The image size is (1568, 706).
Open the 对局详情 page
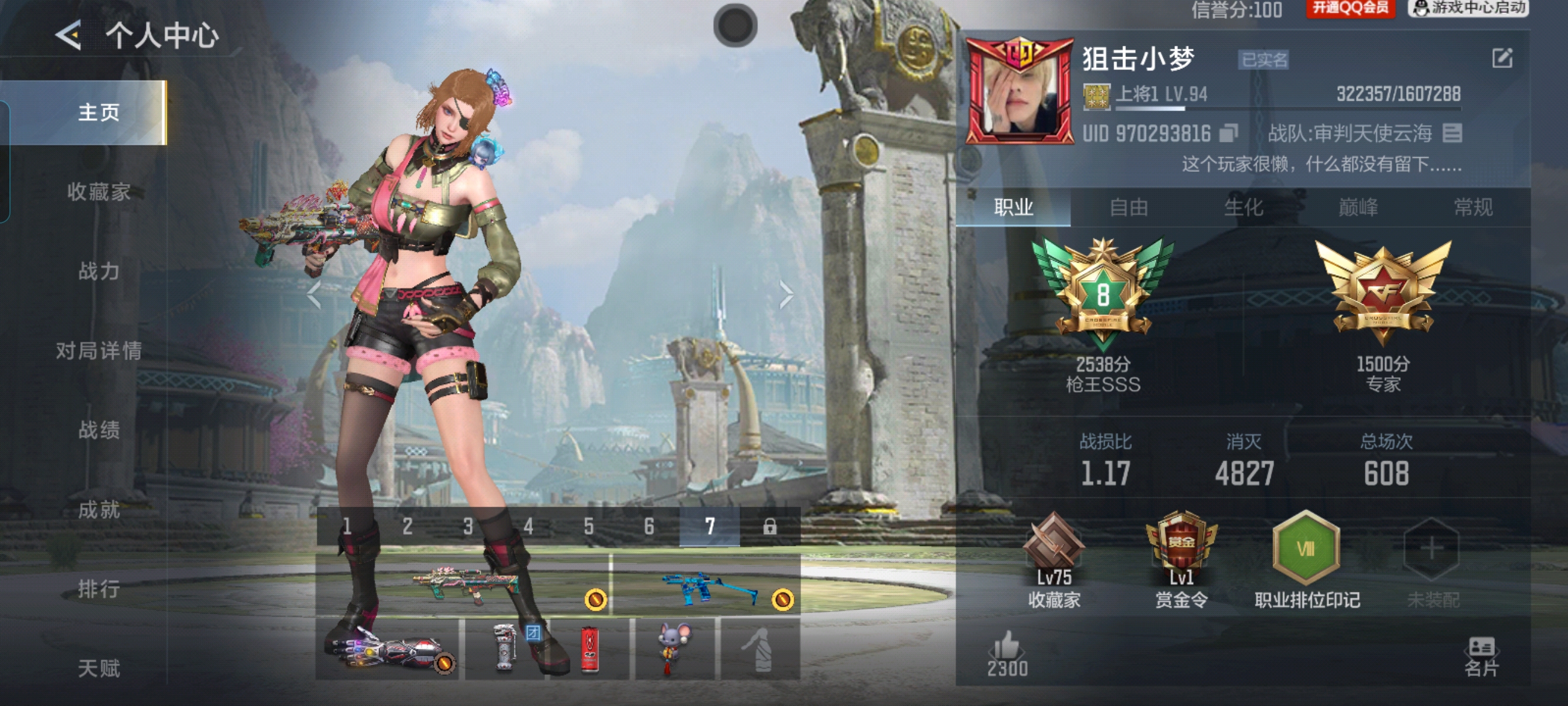99,351
